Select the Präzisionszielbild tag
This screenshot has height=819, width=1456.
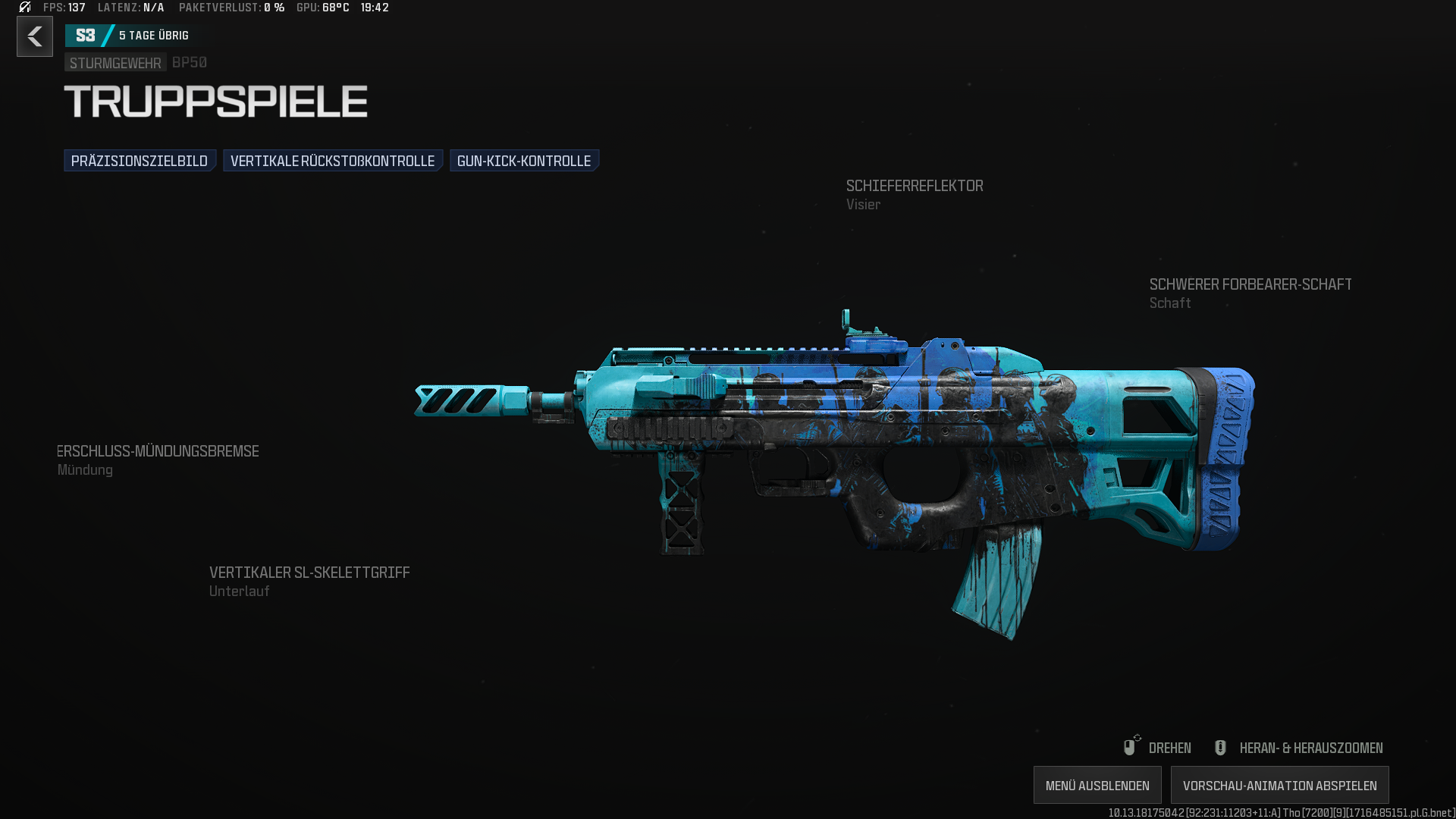140,161
